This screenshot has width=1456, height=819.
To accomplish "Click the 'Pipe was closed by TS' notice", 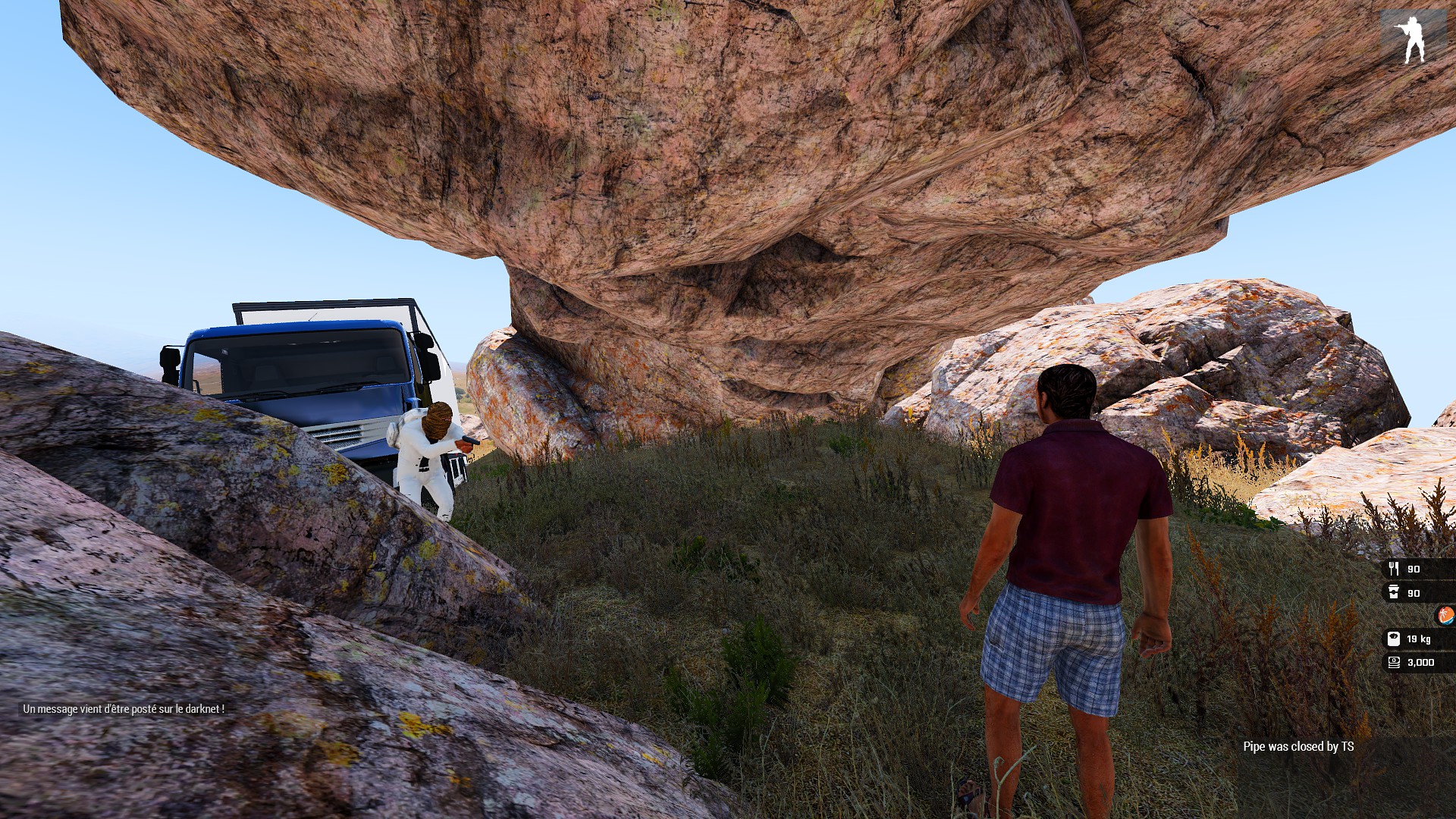I will [1298, 746].
